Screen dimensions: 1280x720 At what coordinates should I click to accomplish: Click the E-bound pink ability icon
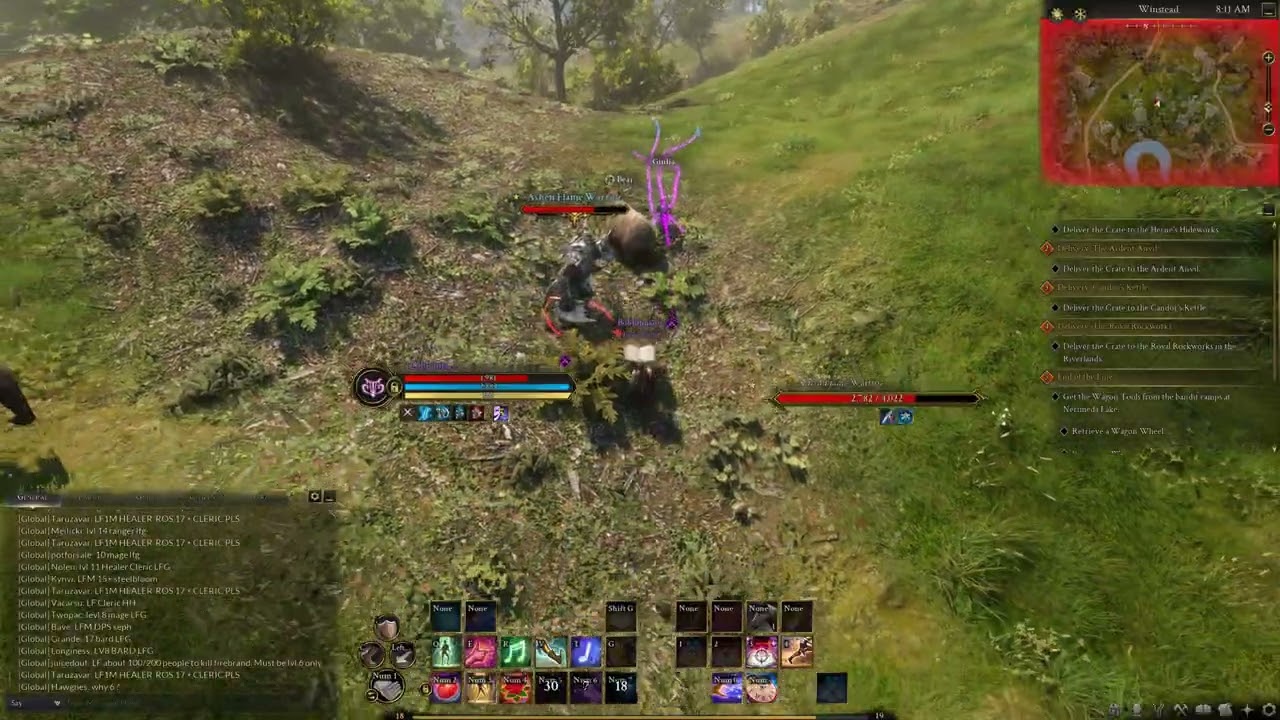coord(478,653)
